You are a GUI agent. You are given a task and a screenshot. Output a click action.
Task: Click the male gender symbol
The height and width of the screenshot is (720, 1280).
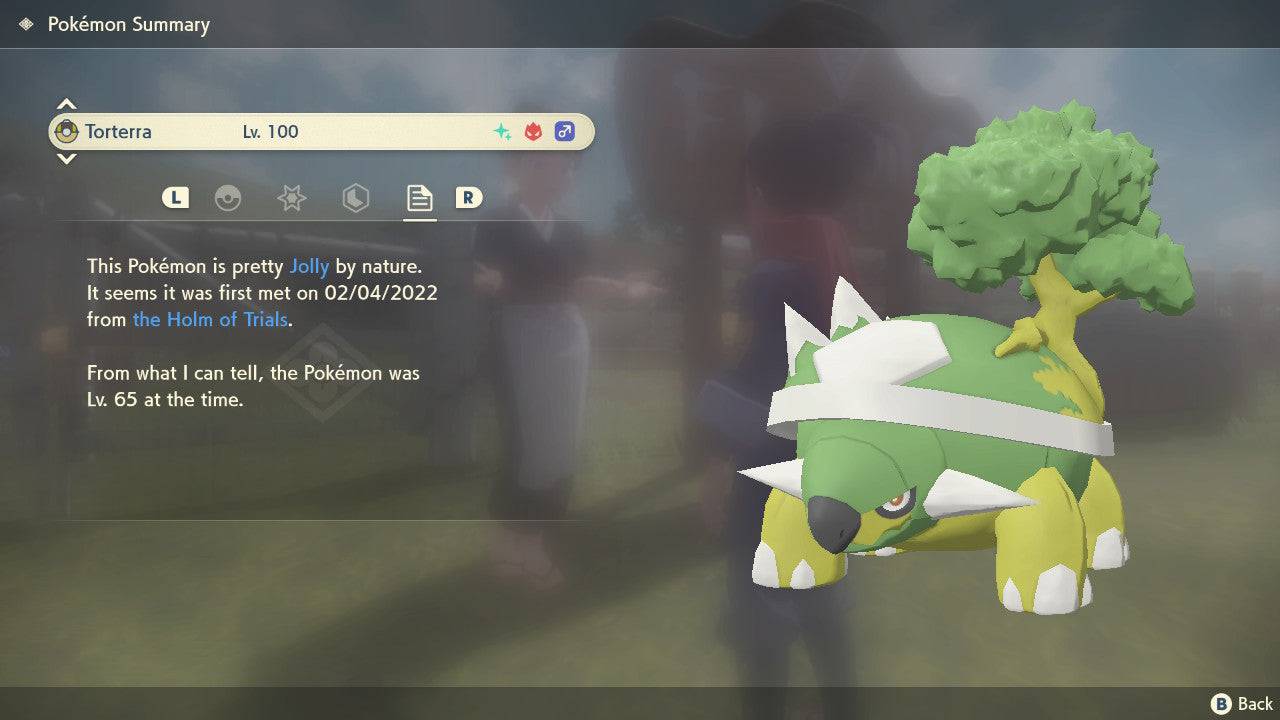pos(564,131)
